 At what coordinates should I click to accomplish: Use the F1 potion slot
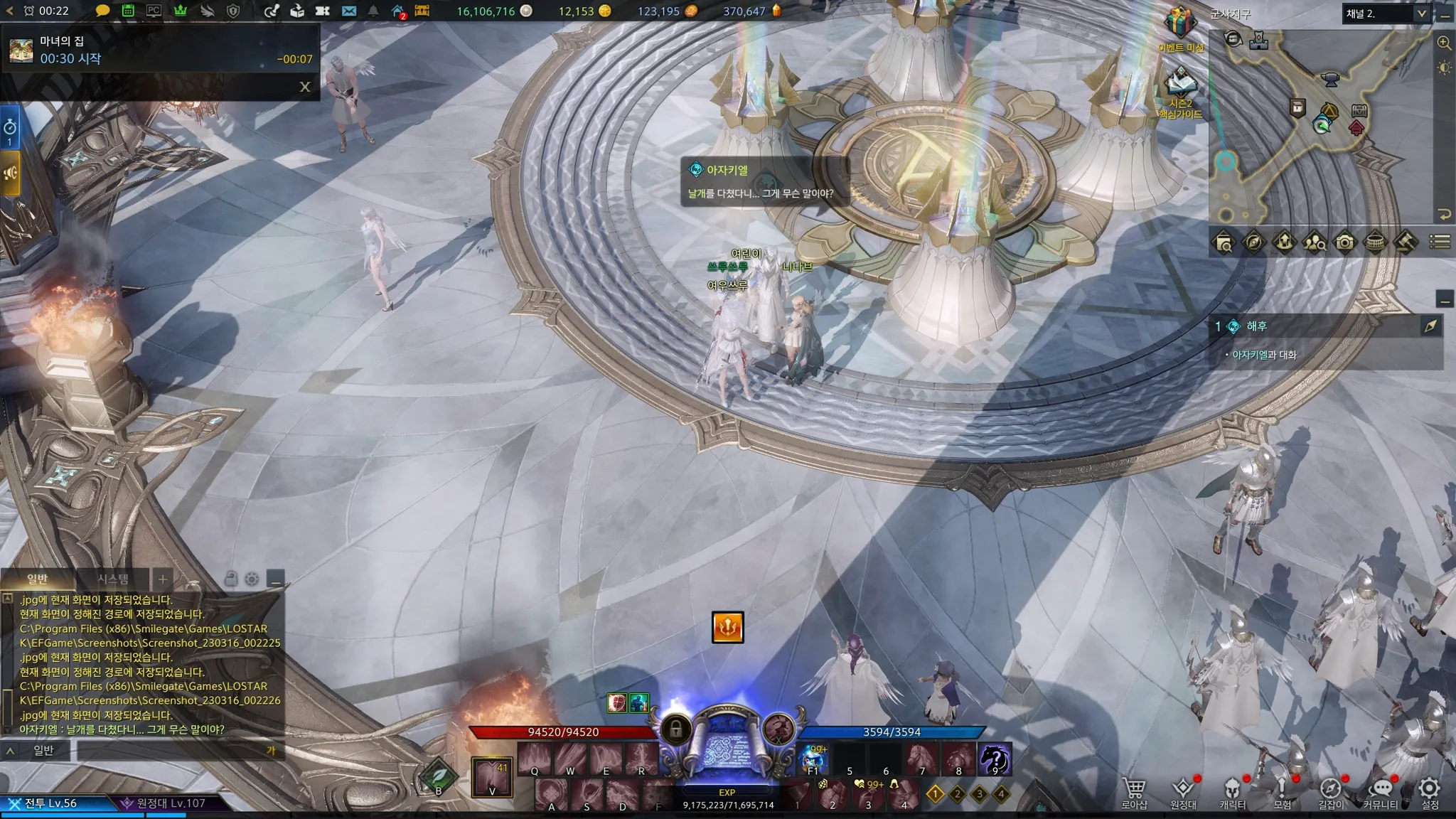[x=813, y=759]
